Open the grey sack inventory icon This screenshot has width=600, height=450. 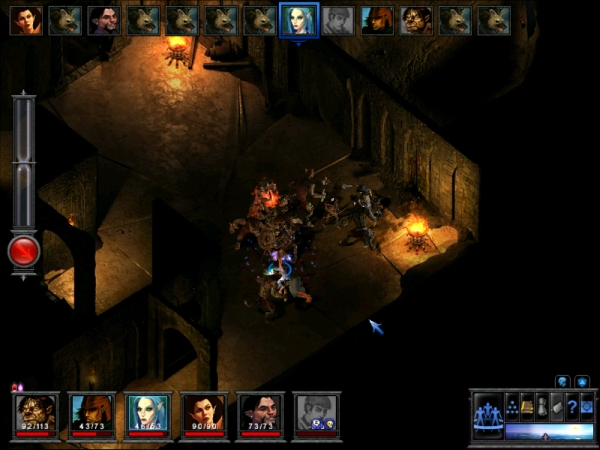click(x=542, y=406)
